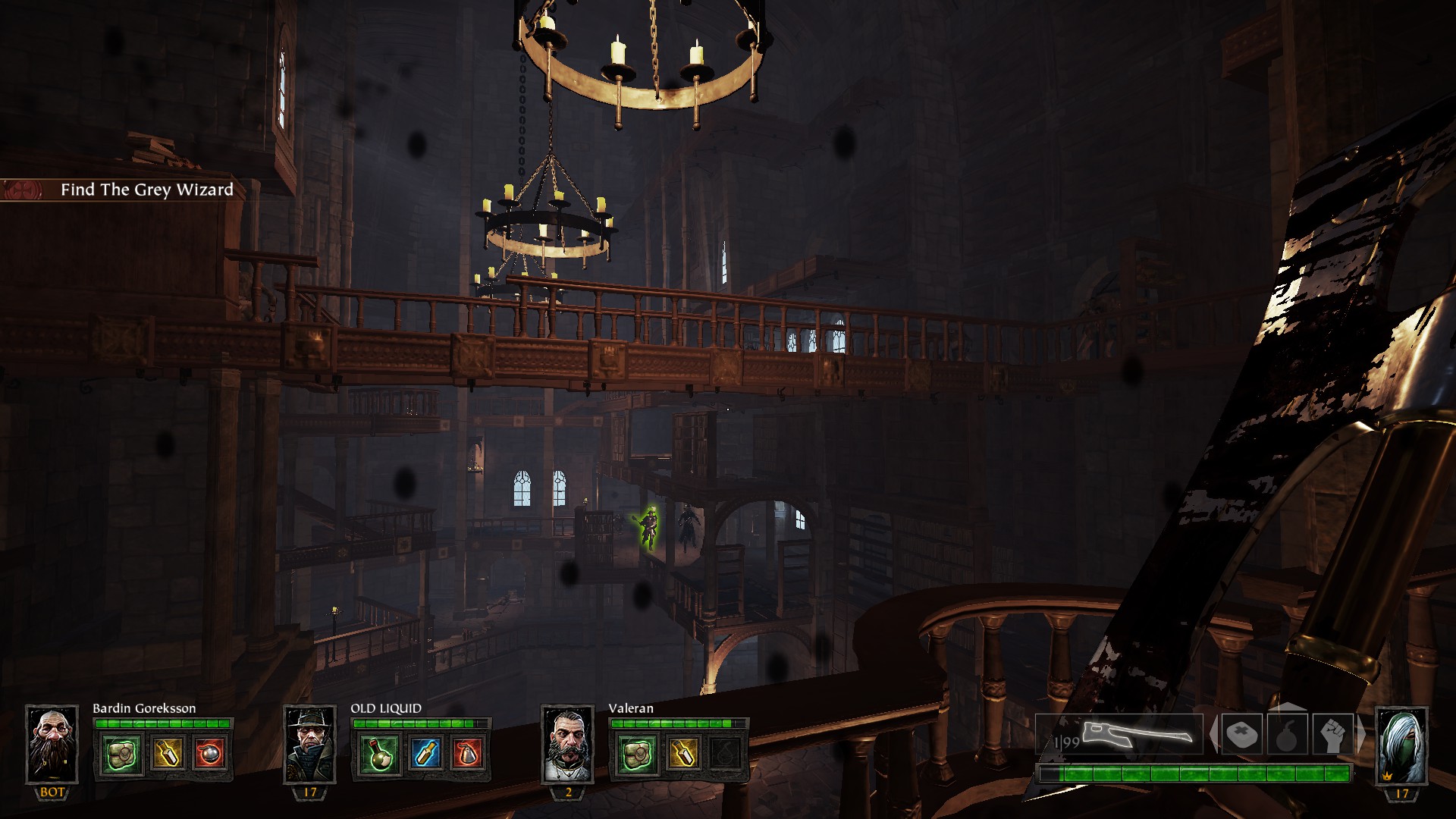The image size is (1456, 819).
Task: Select the equipped weapon slot
Action: click(1119, 734)
